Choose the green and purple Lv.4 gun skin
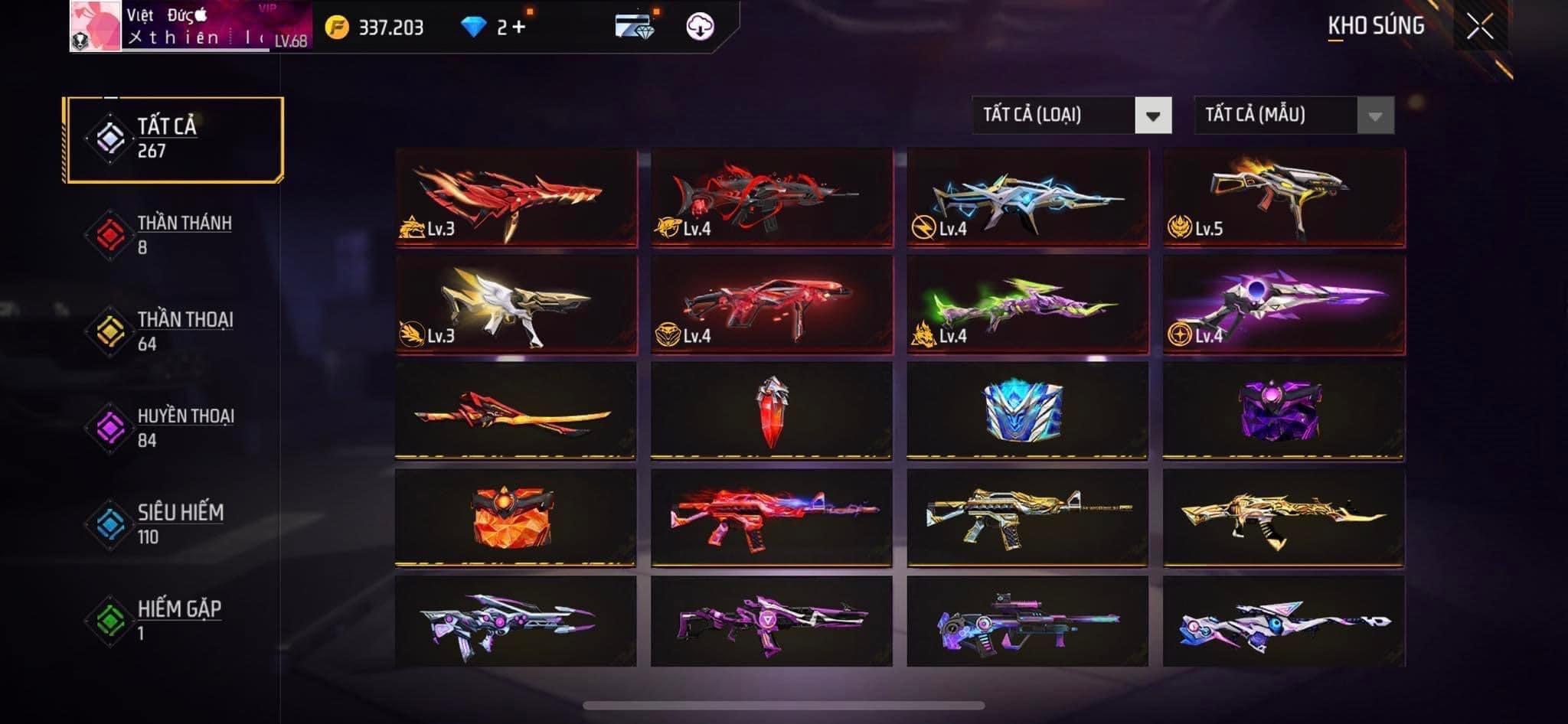The width and height of the screenshot is (1568, 724). 1027,305
